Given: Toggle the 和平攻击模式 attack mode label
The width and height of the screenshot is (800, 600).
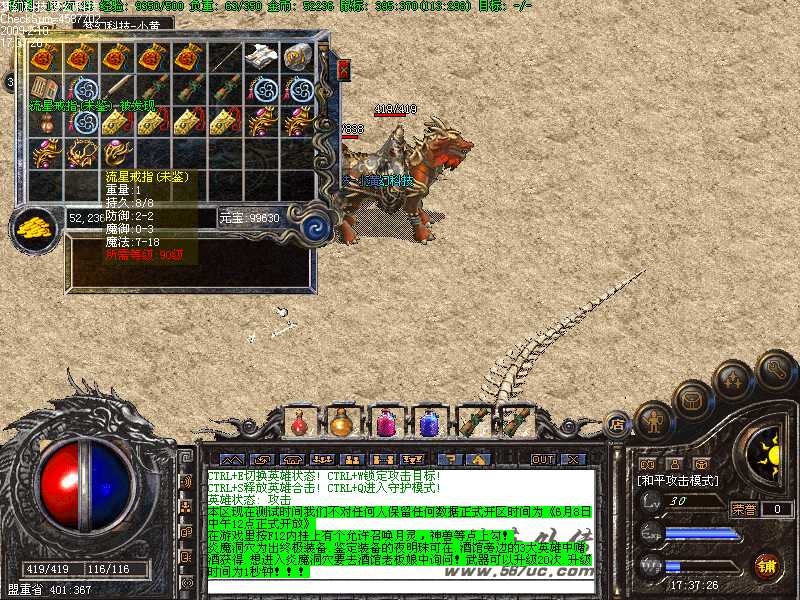Looking at the screenshot, I should click(678, 481).
